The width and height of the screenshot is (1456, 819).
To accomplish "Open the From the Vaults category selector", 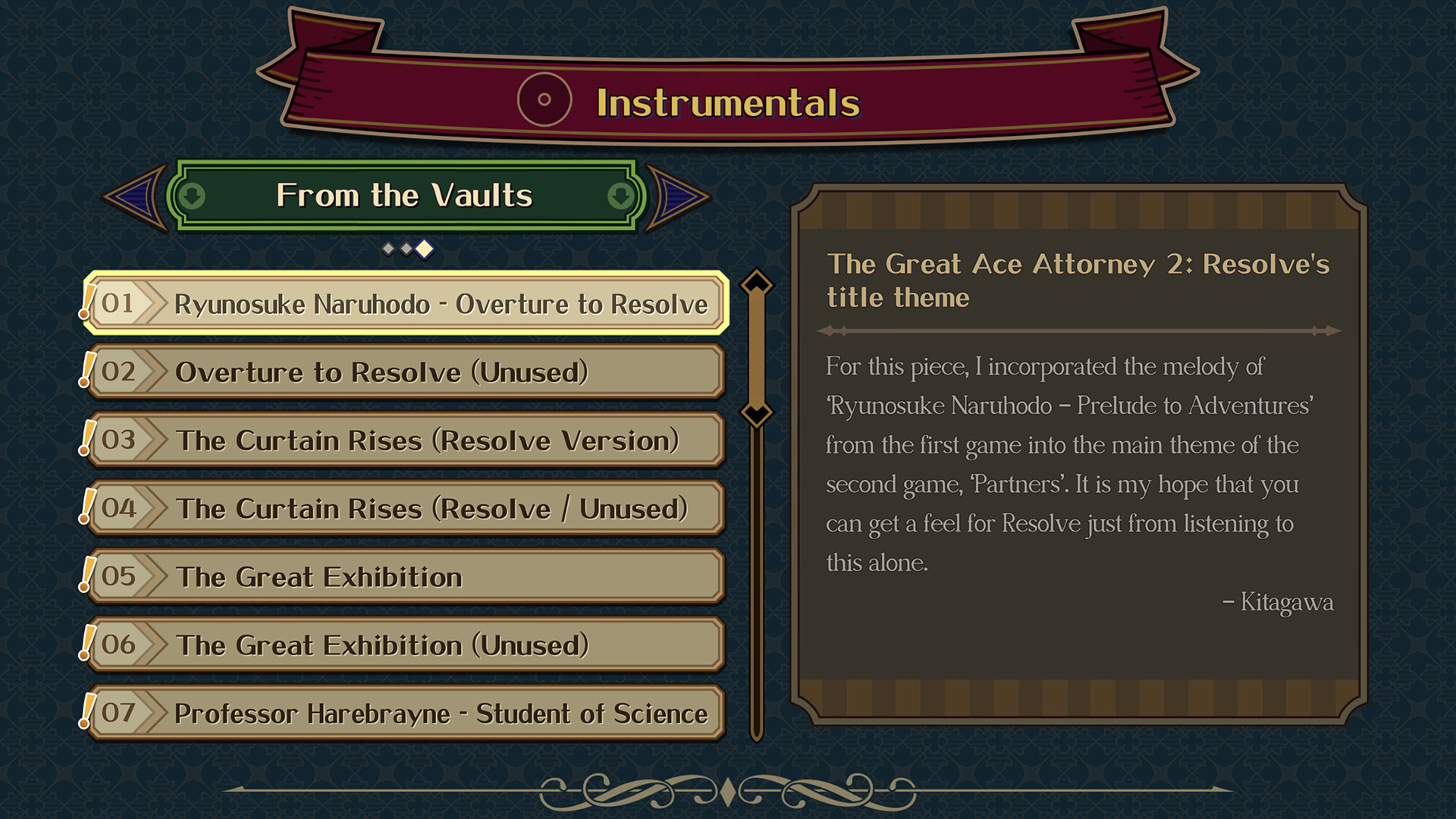I will click(406, 195).
